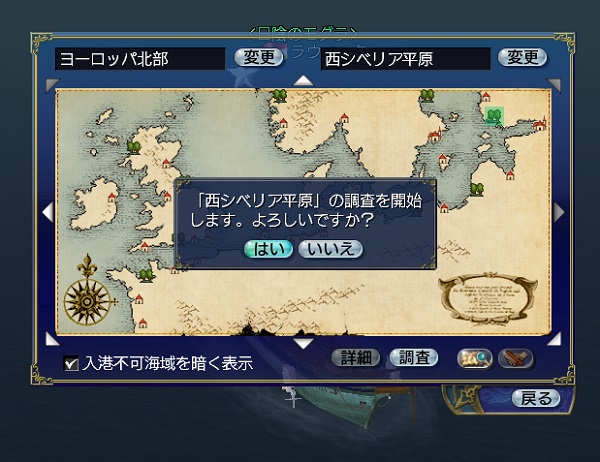Click the map magnifying glass icon

(472, 357)
